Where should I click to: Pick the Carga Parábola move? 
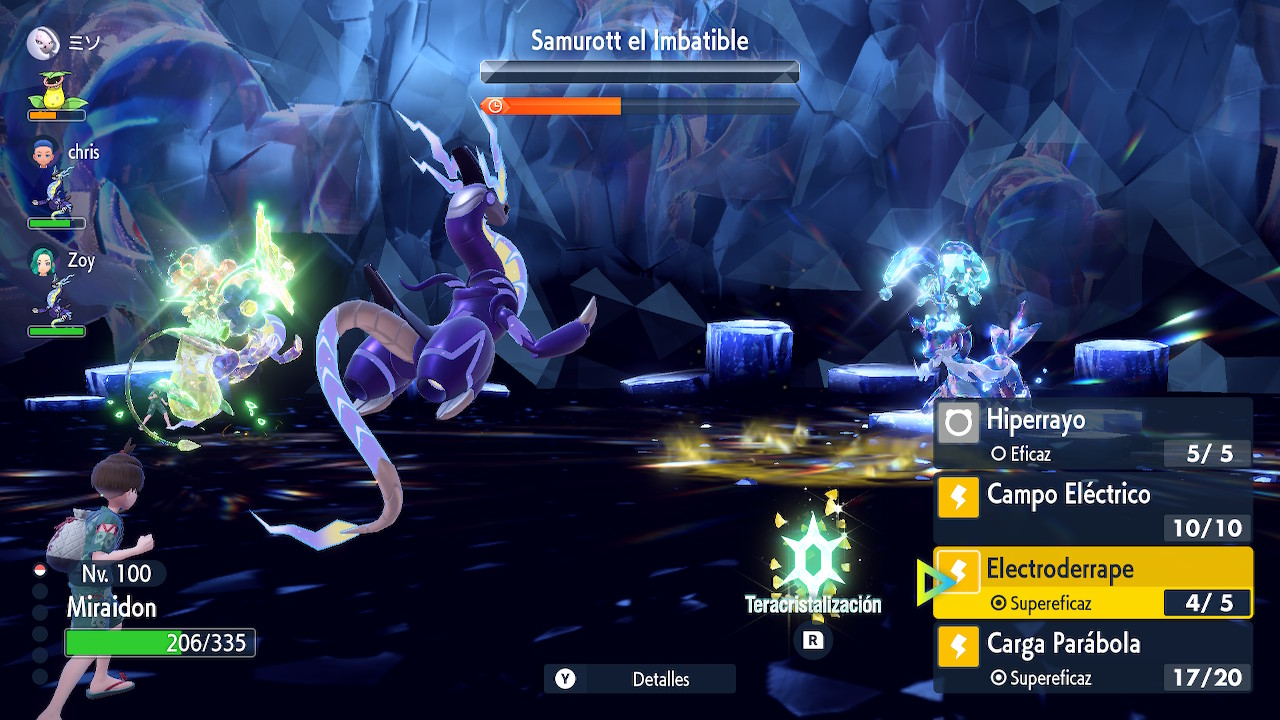(x=1092, y=657)
